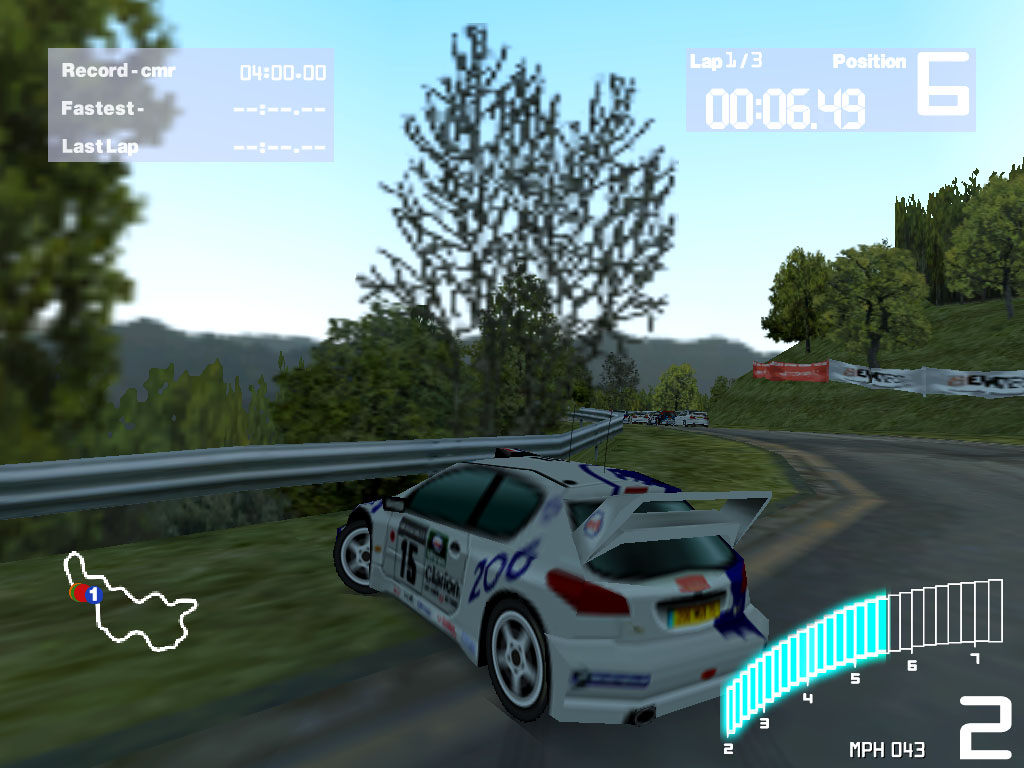
Task: Select the blue number 1 marker on the minimap
Action: [94, 594]
